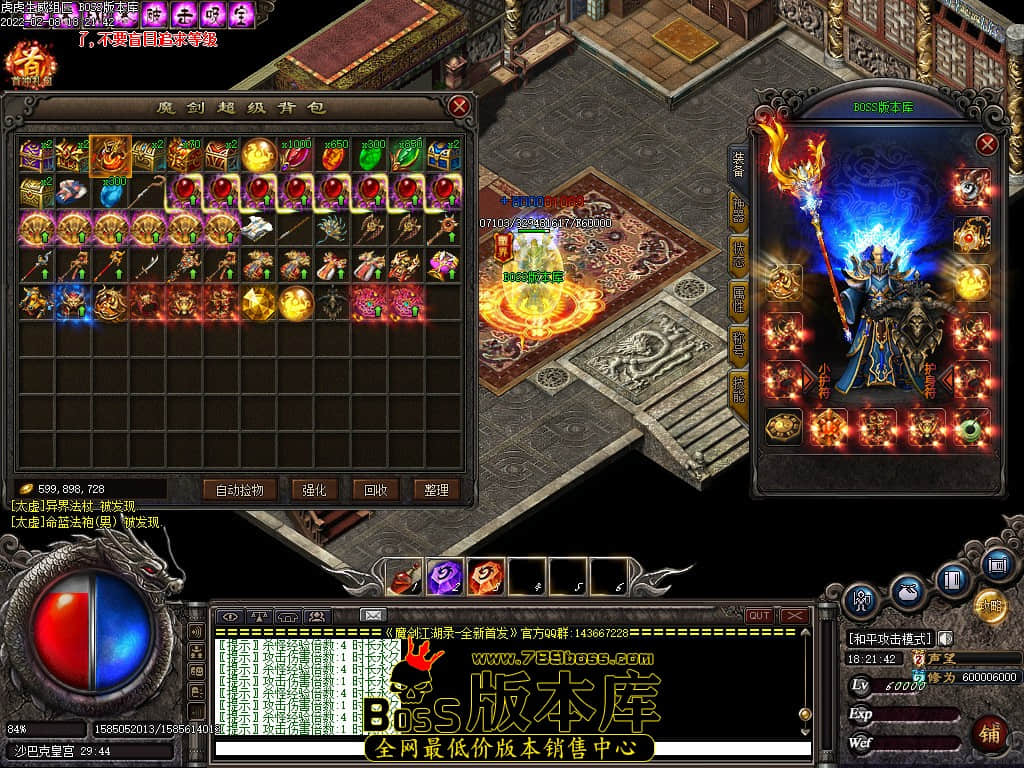Image resolution: width=1024 pixels, height=768 pixels.
Task: Sort the bag with 整理 button
Action: pos(436,489)
